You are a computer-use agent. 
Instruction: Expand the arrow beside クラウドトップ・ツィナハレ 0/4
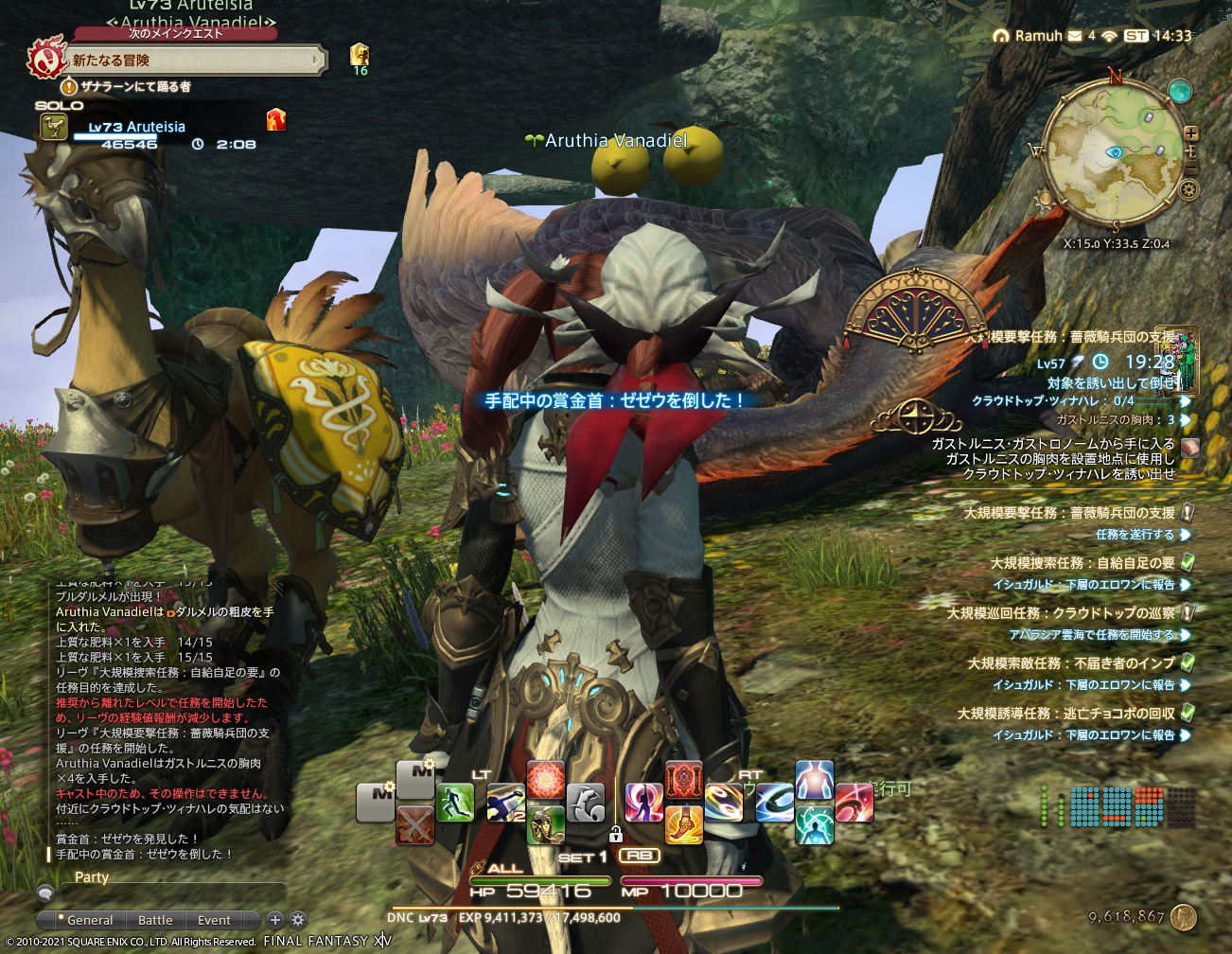(x=1184, y=401)
